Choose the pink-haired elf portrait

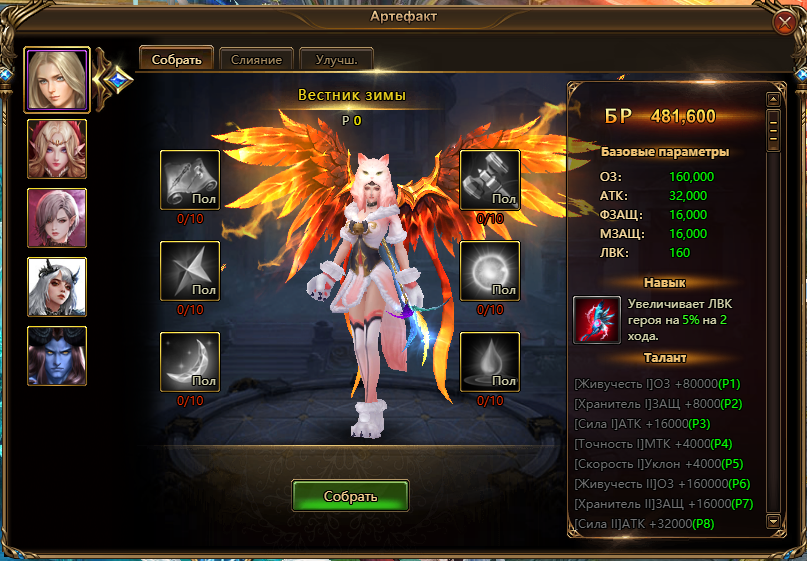coord(57,149)
